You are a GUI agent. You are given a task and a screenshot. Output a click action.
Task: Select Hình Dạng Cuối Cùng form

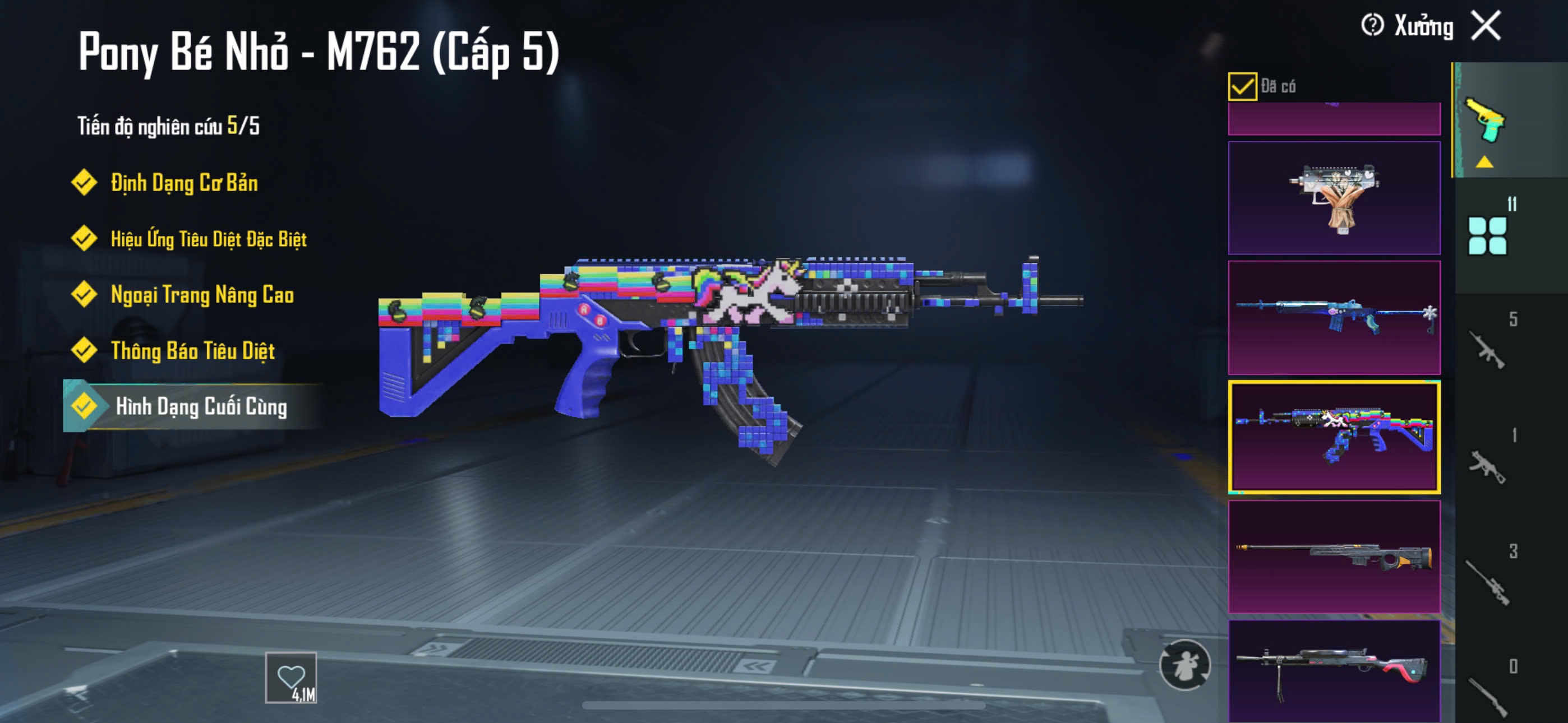pos(200,406)
